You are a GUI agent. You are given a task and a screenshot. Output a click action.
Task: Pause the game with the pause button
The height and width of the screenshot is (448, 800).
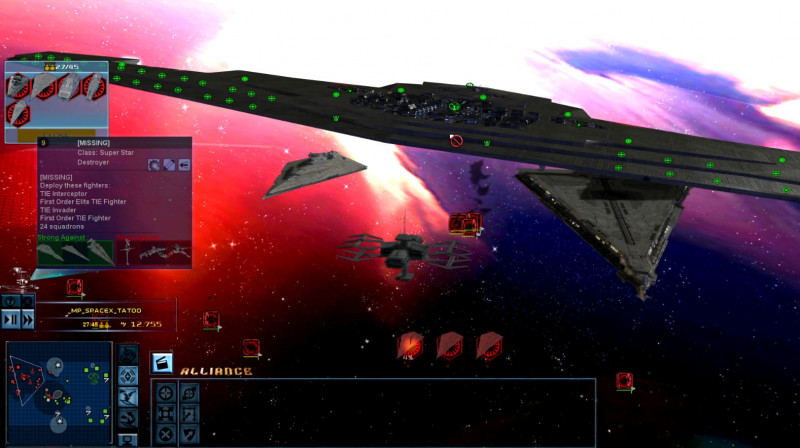pyautogui.click(x=10, y=319)
